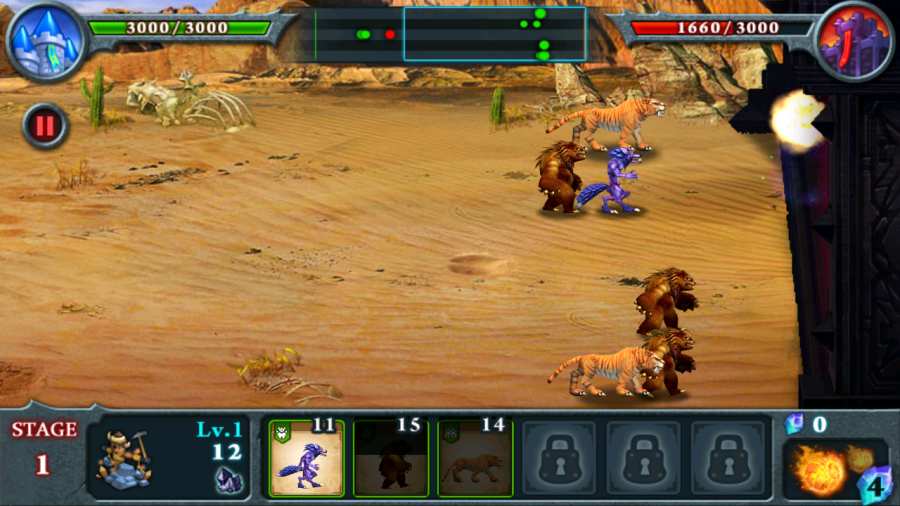Viewport: 900px width, 506px height.
Task: Select the brown bear unit card
Action: tap(391, 459)
